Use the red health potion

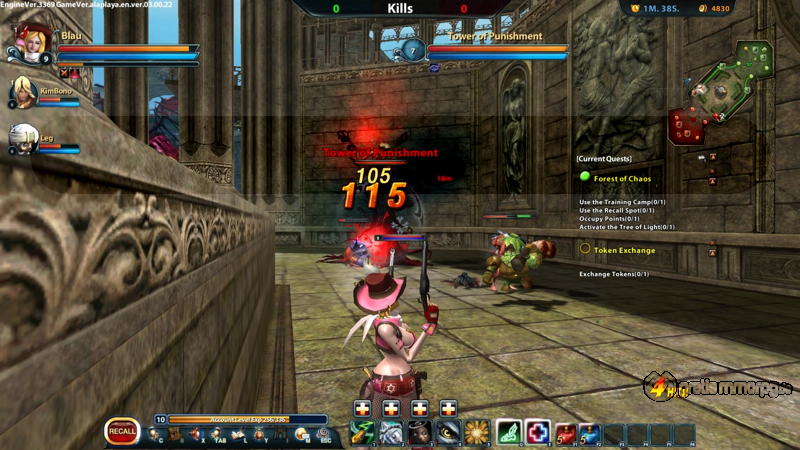(567, 432)
